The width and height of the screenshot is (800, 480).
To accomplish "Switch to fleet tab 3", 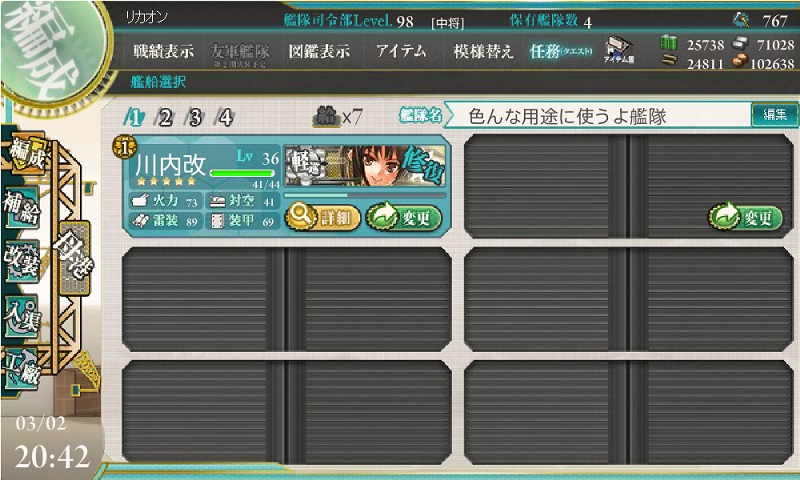I will 195,118.
